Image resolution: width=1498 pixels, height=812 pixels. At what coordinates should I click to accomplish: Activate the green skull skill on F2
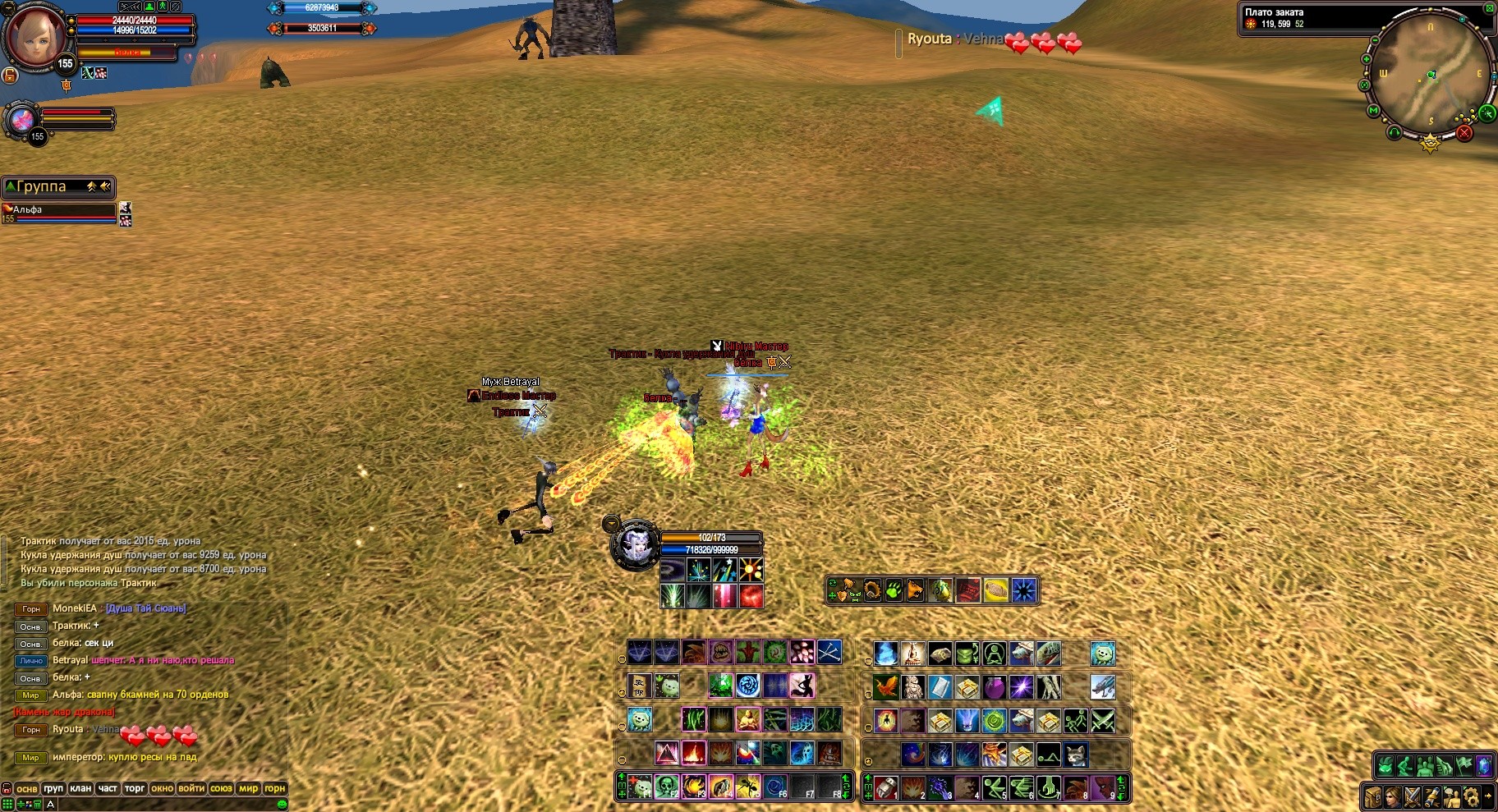click(x=667, y=787)
